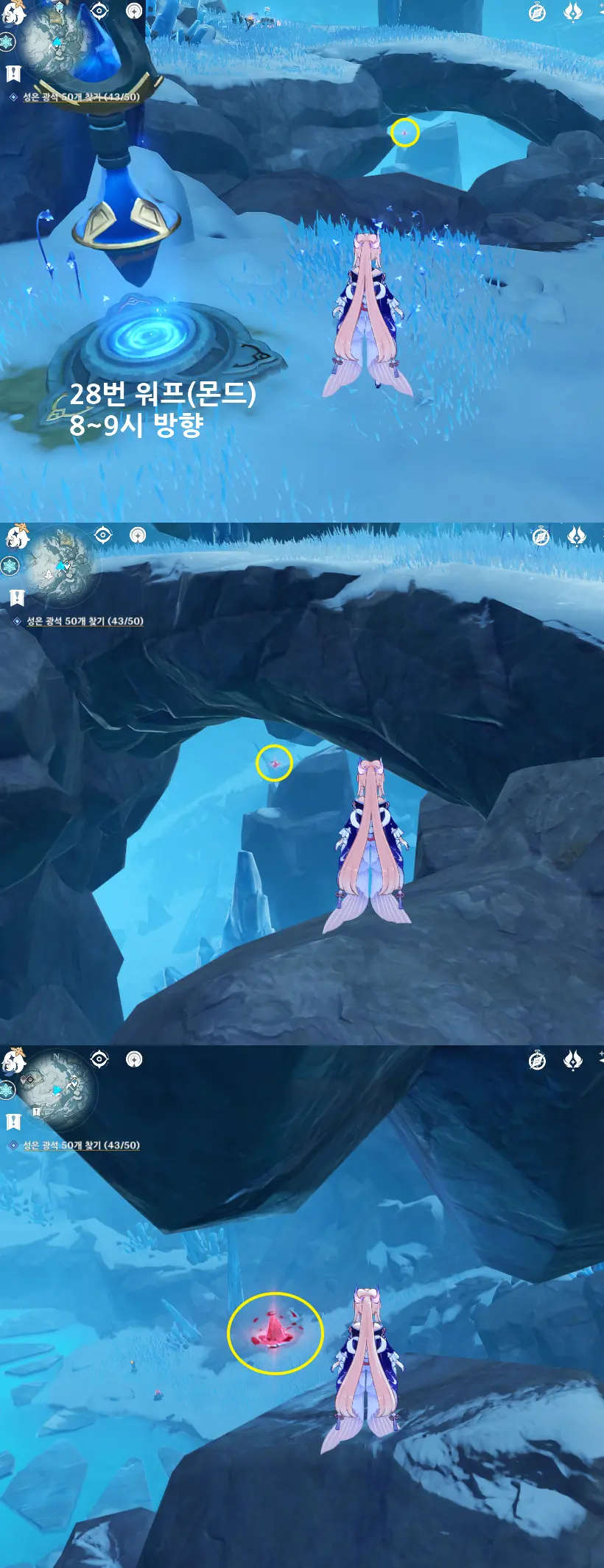Toggle the eye-shaped elemental sight icon in the middle screenshot

pyautogui.click(x=103, y=535)
